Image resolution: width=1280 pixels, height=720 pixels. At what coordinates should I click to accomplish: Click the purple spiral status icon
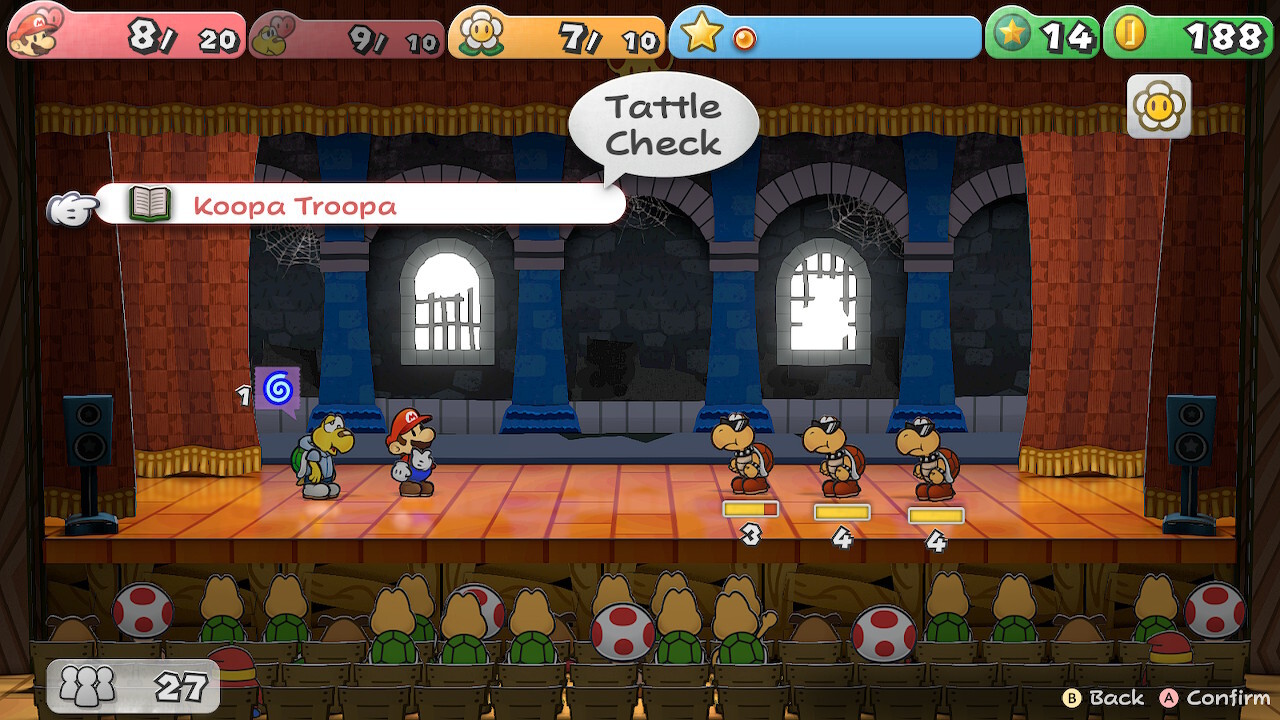pos(277,388)
